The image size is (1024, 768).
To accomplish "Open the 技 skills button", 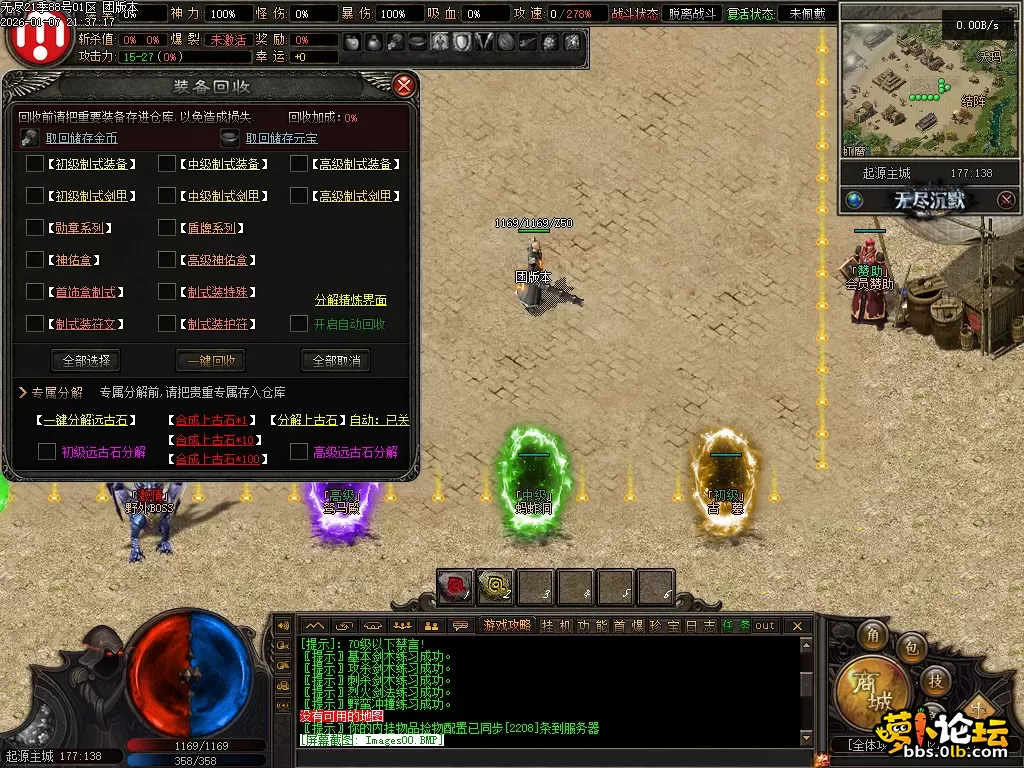I will click(935, 681).
